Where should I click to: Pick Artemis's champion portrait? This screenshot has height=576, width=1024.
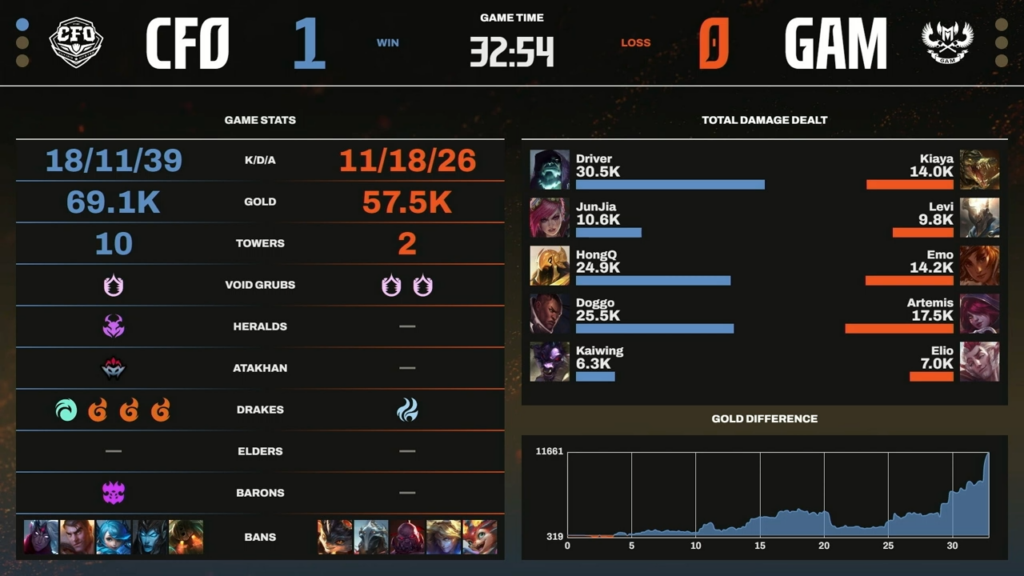click(979, 313)
